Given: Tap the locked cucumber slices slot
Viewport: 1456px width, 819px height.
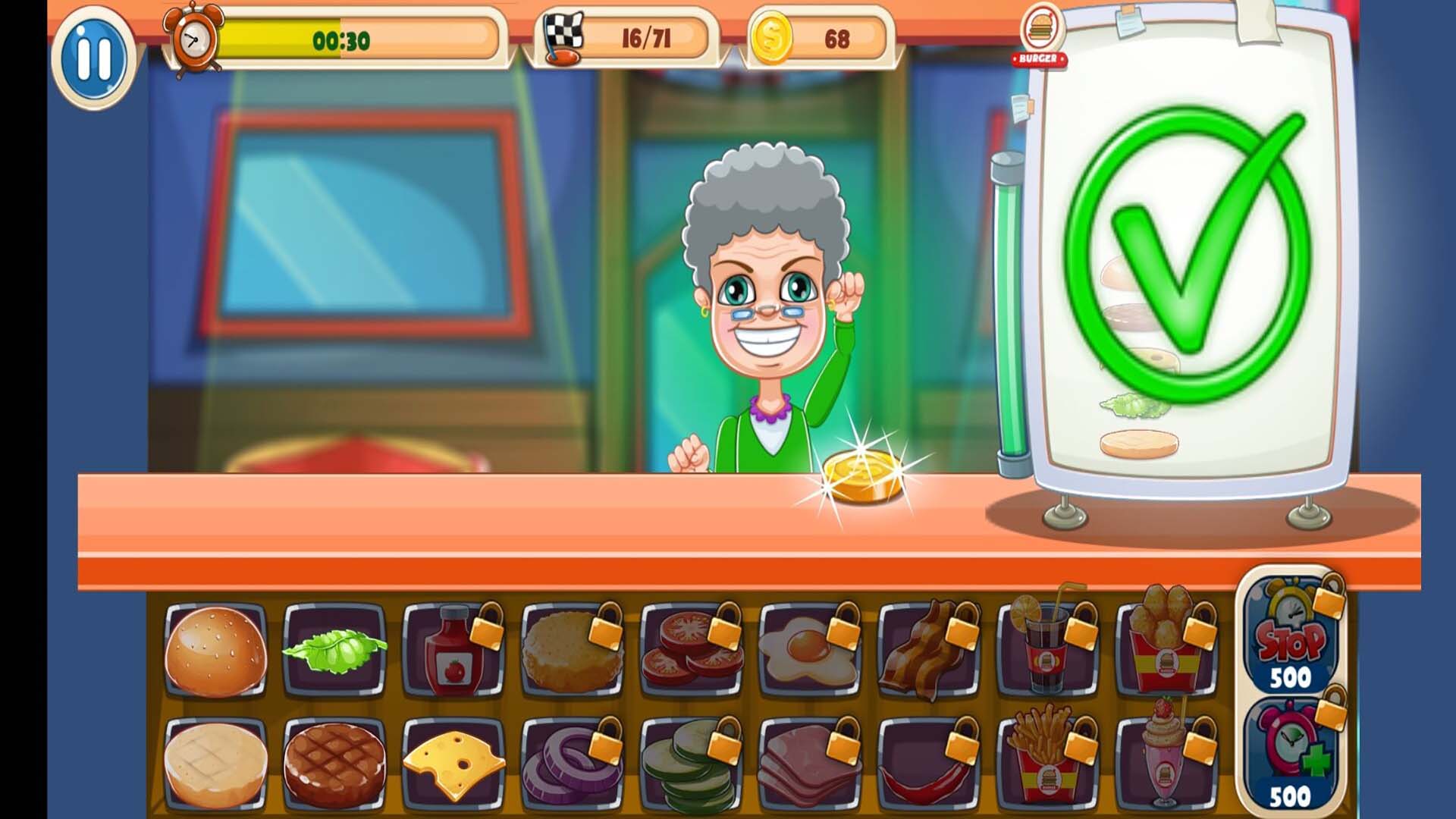Looking at the screenshot, I should click(x=692, y=764).
